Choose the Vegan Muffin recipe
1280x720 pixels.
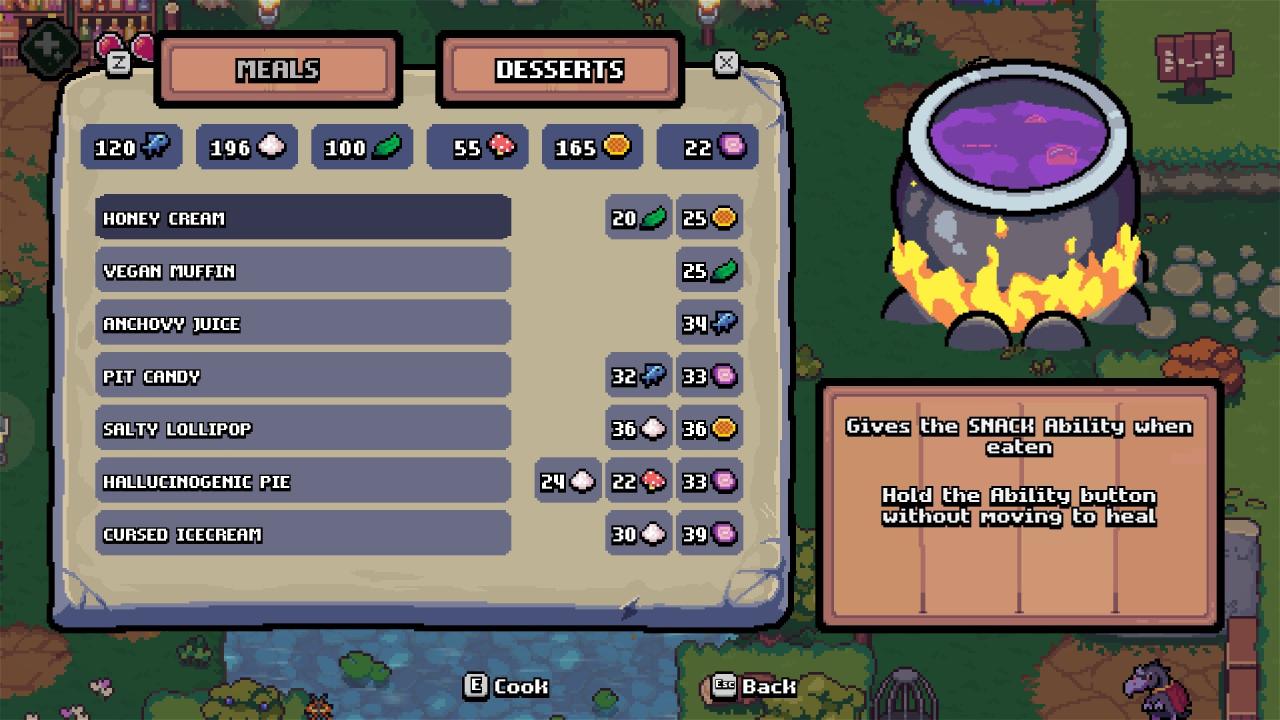click(x=303, y=271)
